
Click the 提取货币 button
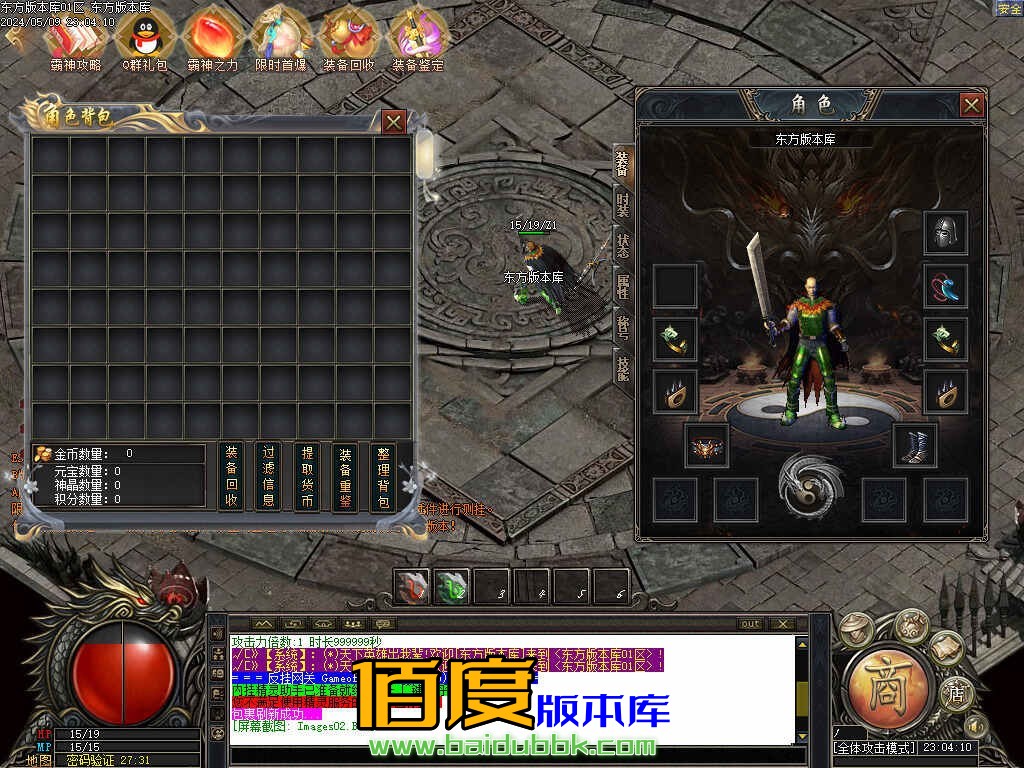306,477
